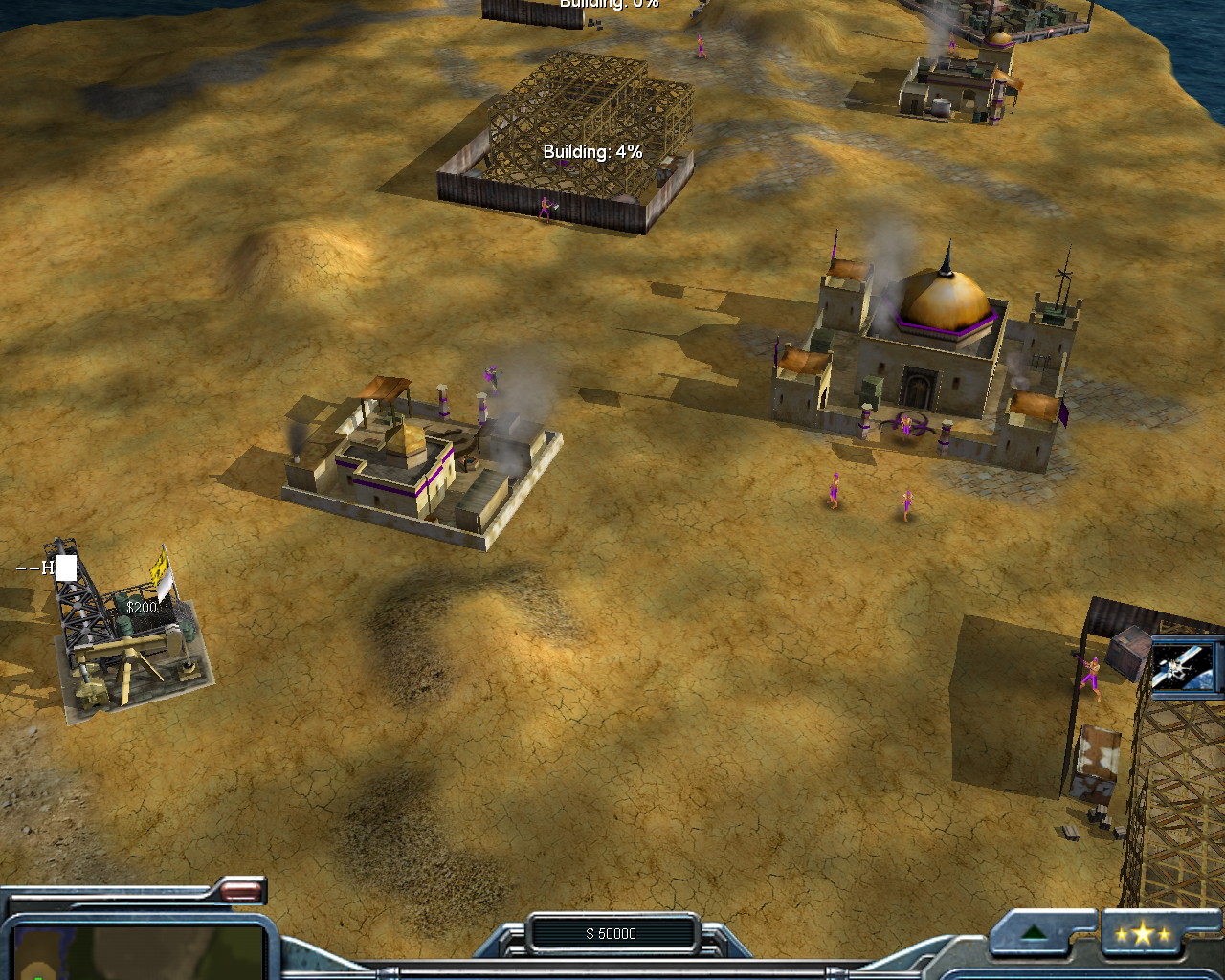Activate the satellite power shortcut icon
This screenshot has width=1225, height=980.
point(1185,666)
